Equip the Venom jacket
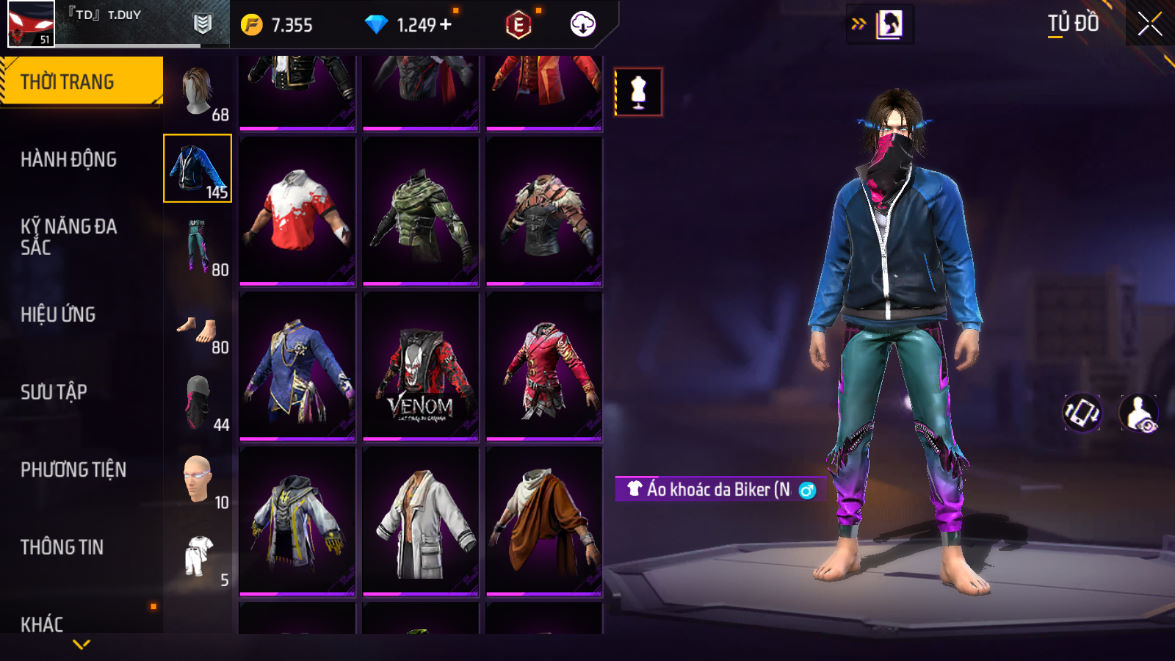This screenshot has width=1175, height=661. 420,366
